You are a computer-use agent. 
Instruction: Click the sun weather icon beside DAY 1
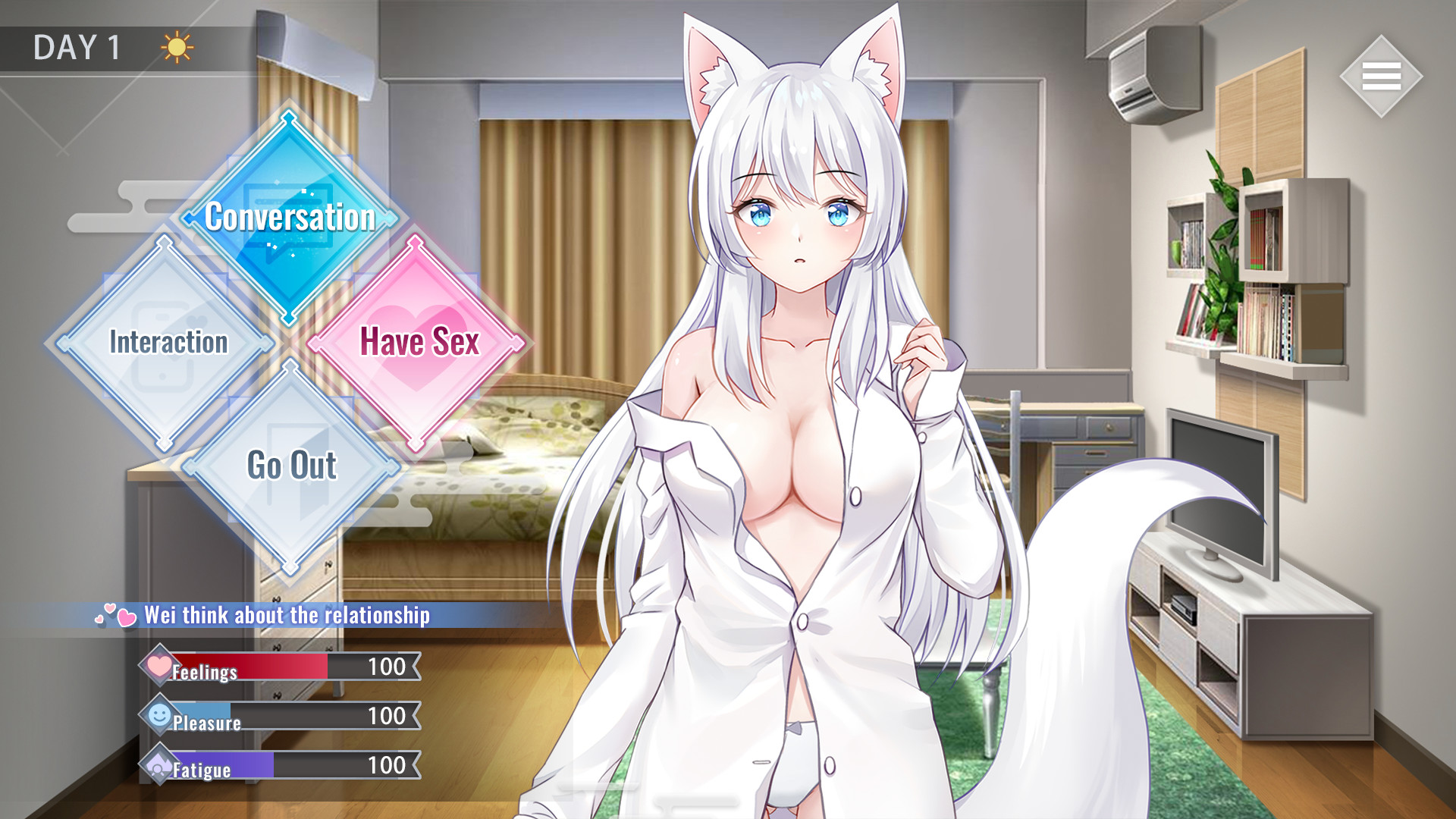pyautogui.click(x=175, y=48)
